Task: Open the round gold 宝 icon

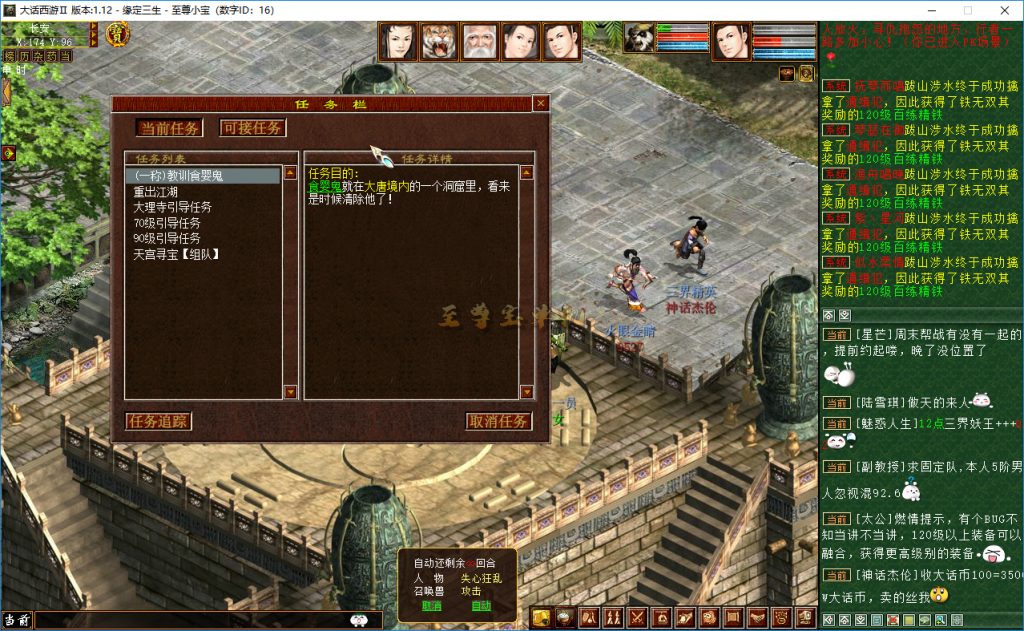Action: tap(117, 35)
